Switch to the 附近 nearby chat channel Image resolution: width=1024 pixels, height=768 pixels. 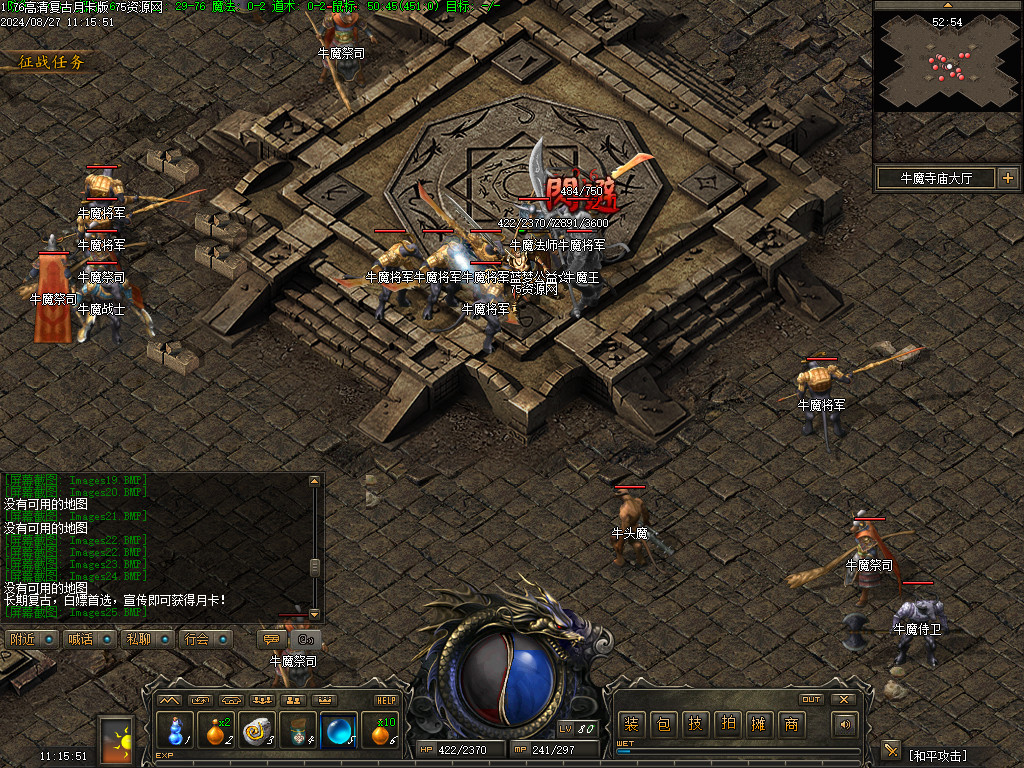tap(30, 639)
